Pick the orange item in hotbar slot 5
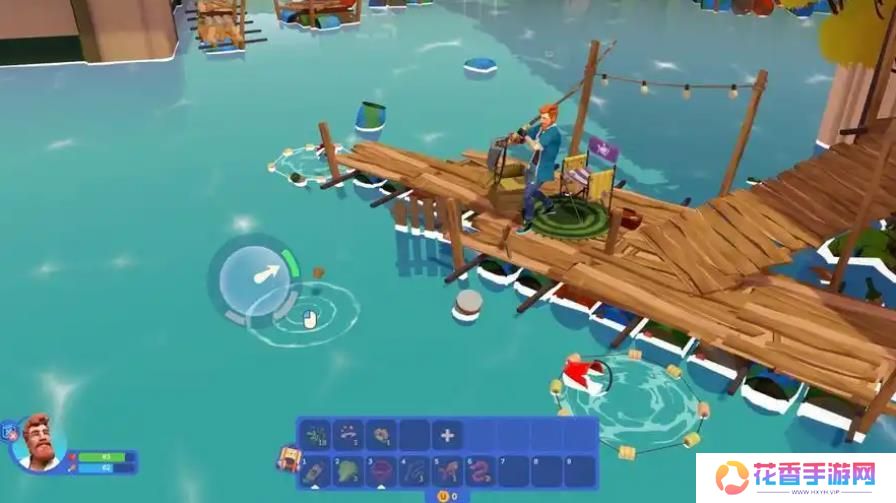This screenshot has width=896, height=503. pos(447,469)
